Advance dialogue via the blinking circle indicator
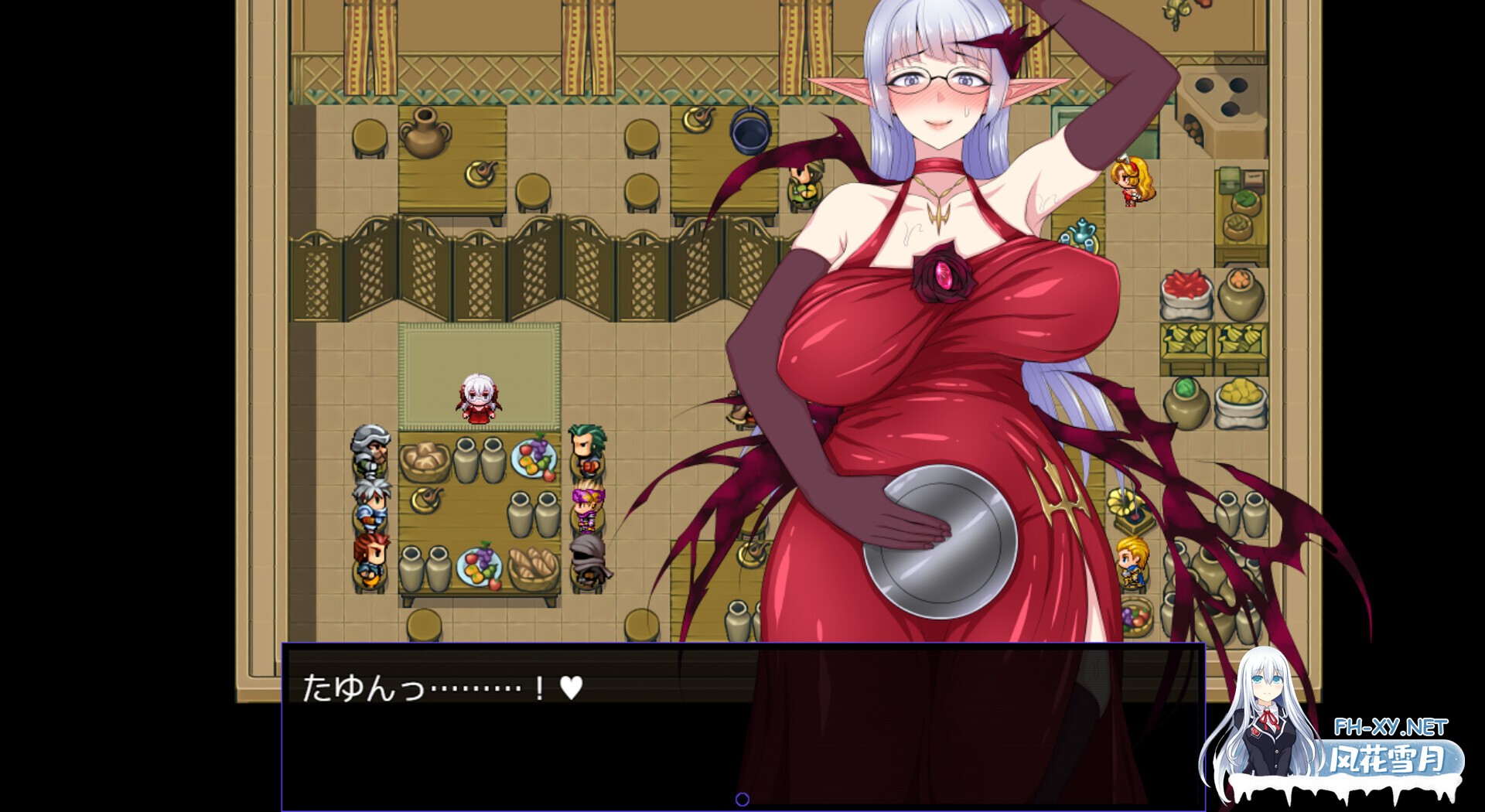Image resolution: width=1485 pixels, height=812 pixels. [x=744, y=798]
